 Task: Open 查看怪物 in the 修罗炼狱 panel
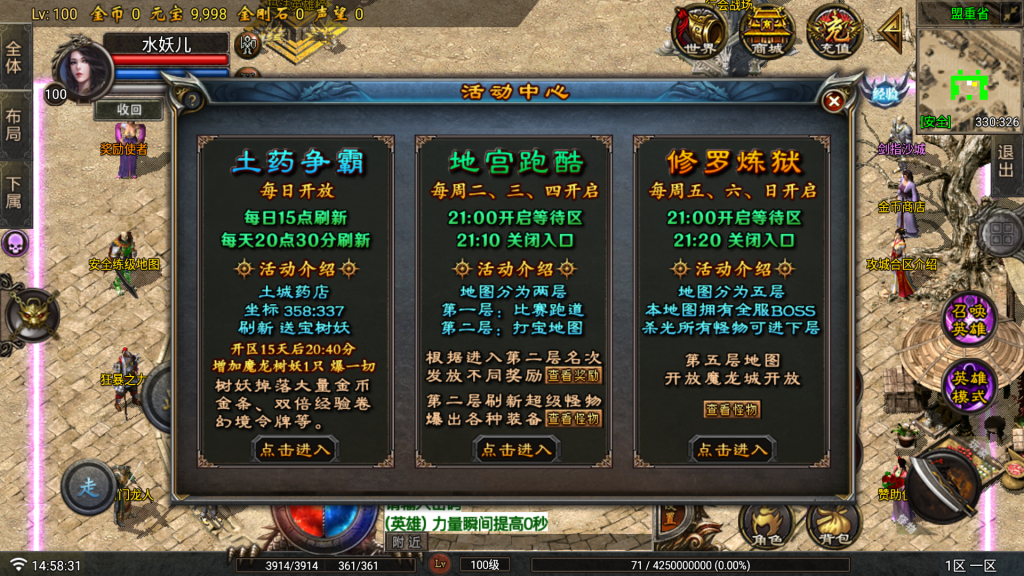click(x=732, y=409)
